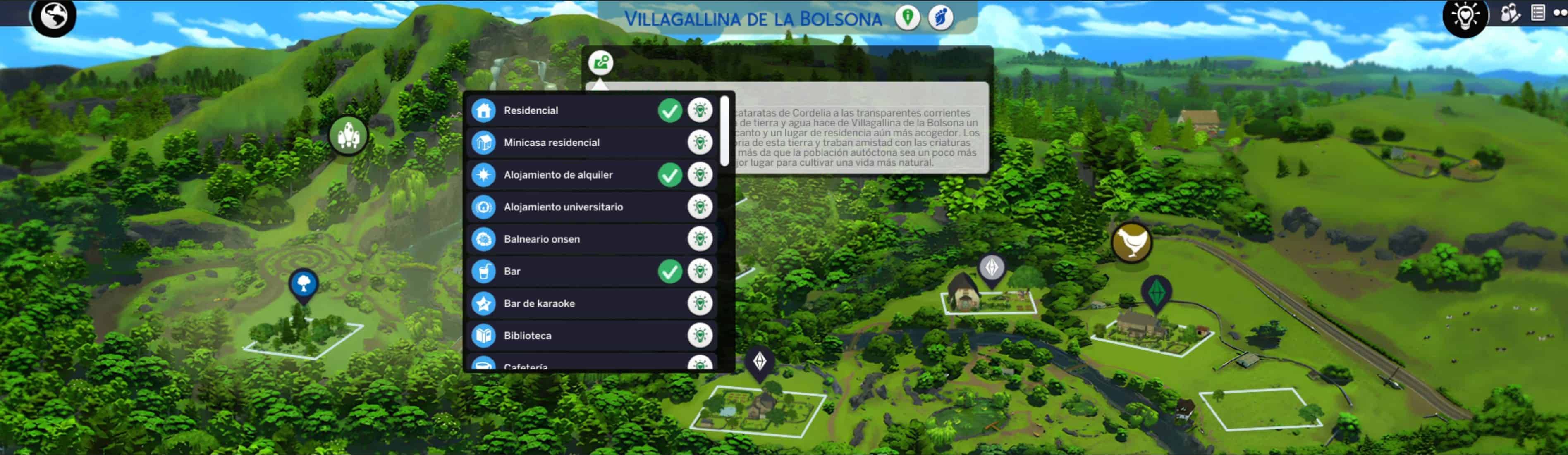Select the blue tree park marker
The height and width of the screenshot is (455, 1568).
click(x=303, y=283)
